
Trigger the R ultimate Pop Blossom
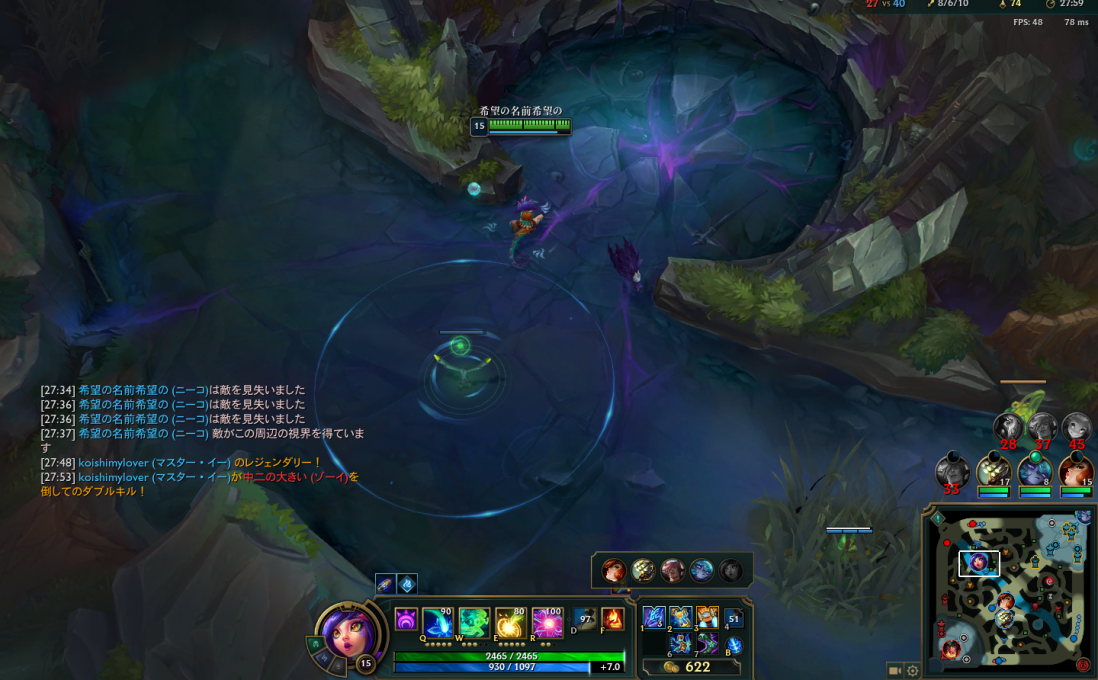pos(547,623)
